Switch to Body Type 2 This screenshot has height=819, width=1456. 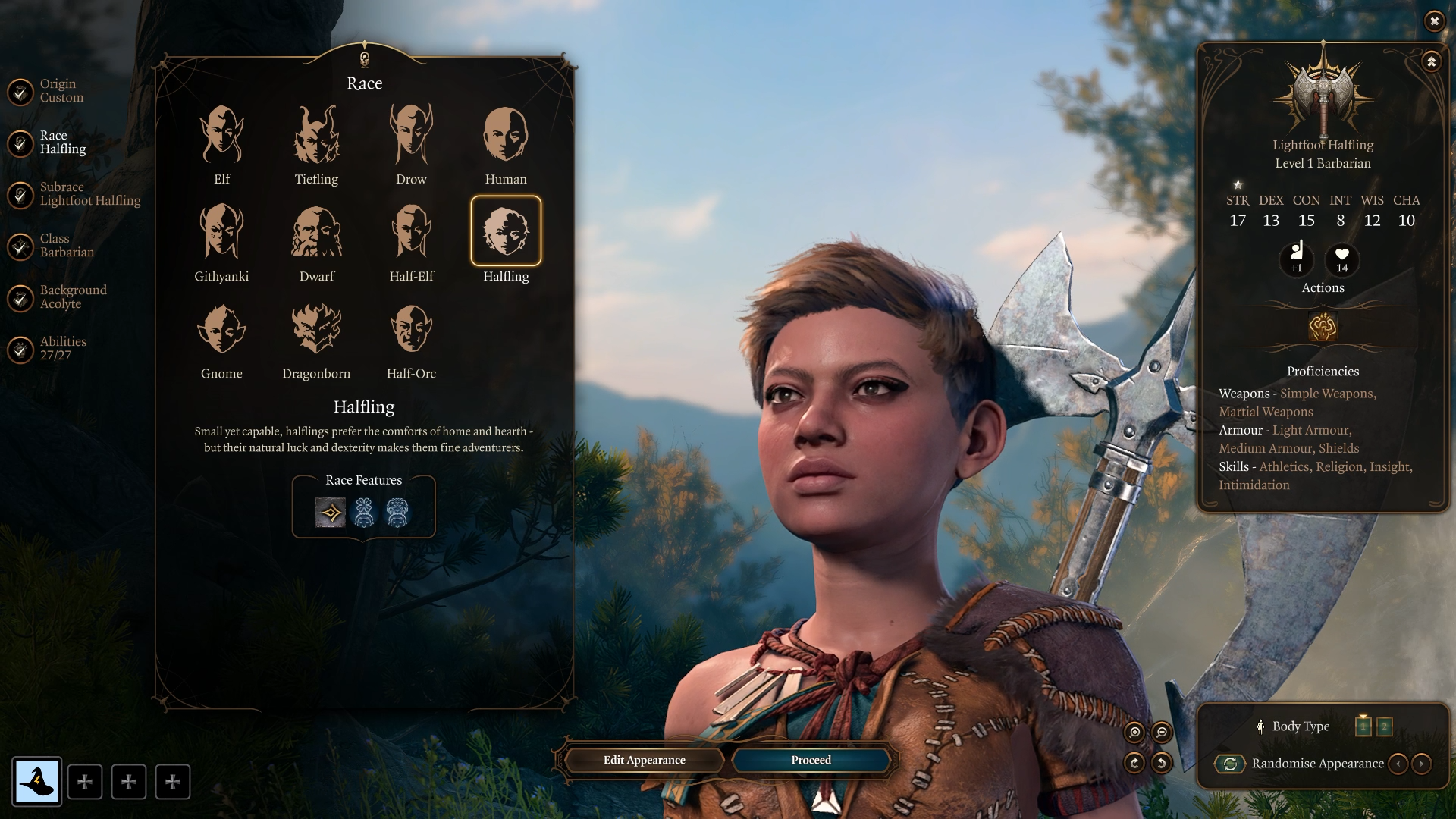click(x=1385, y=726)
